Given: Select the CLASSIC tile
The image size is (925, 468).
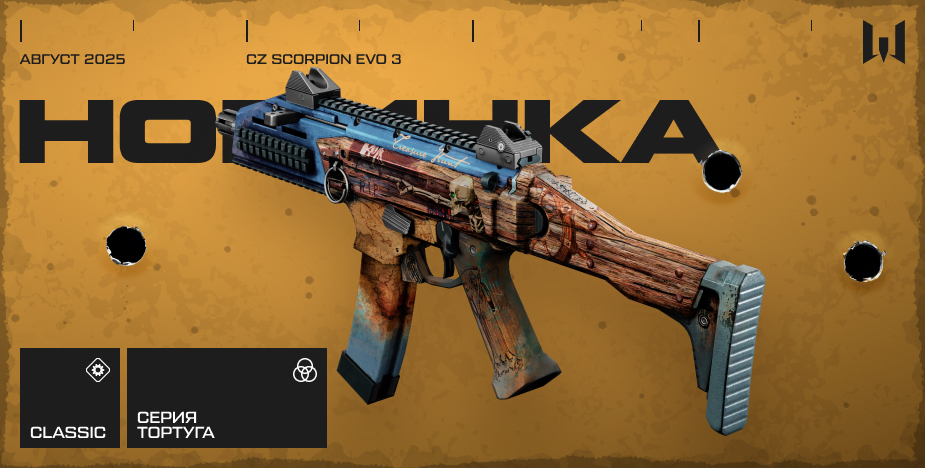Looking at the screenshot, I should (69, 397).
